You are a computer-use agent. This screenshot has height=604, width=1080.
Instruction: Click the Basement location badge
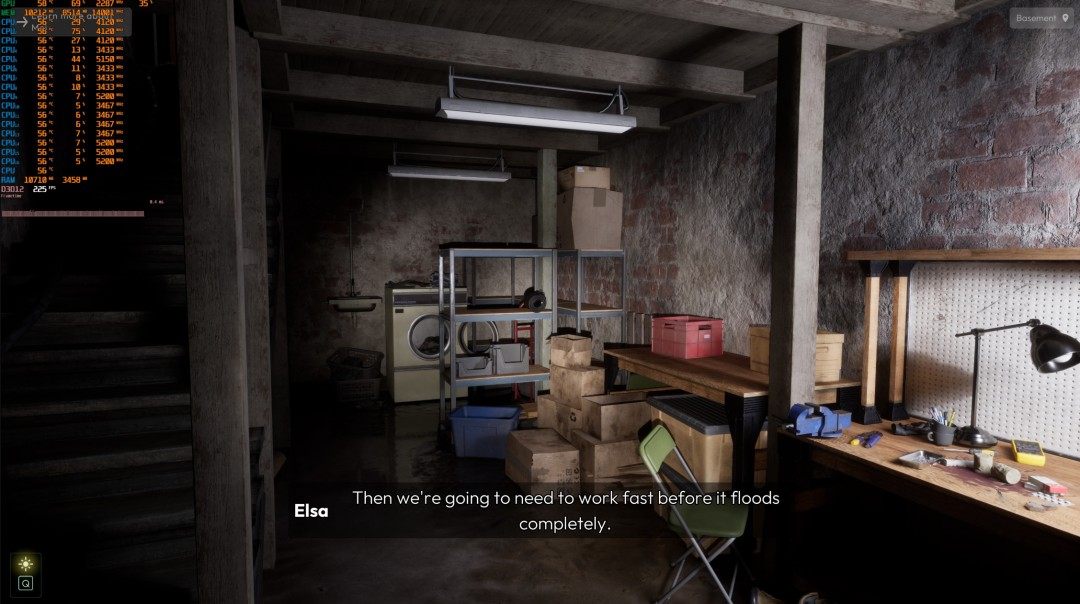(x=1042, y=18)
